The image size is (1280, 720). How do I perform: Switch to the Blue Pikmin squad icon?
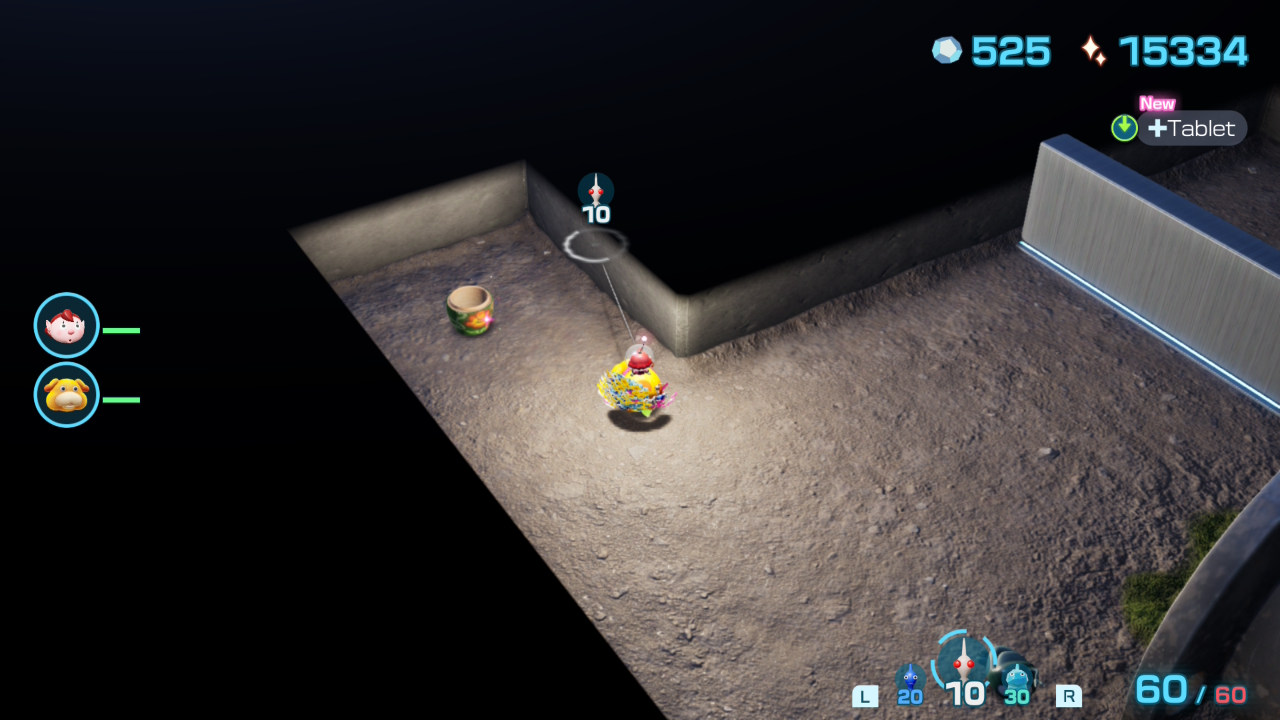click(909, 680)
